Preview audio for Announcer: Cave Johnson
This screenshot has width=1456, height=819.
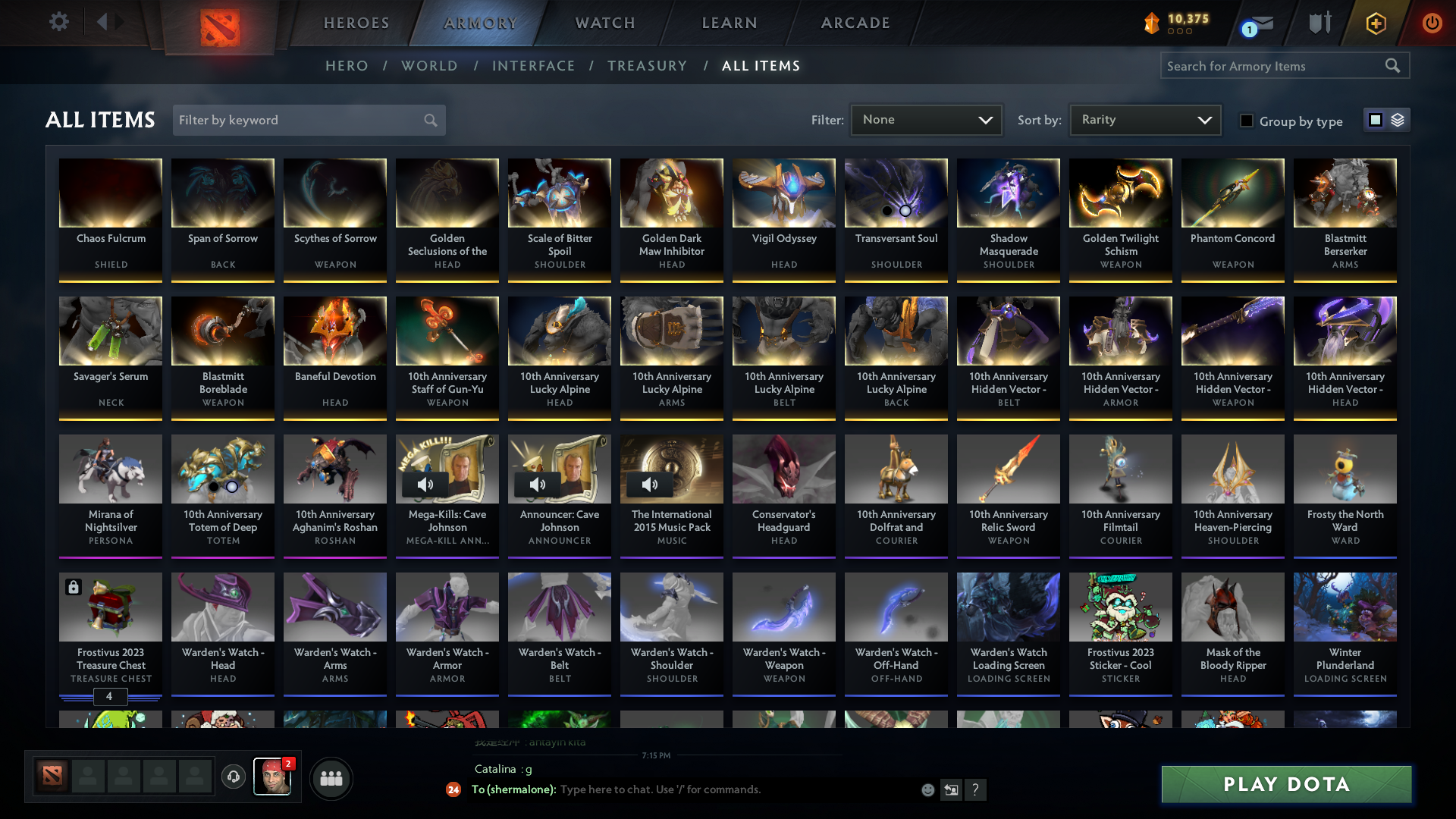[x=538, y=485]
